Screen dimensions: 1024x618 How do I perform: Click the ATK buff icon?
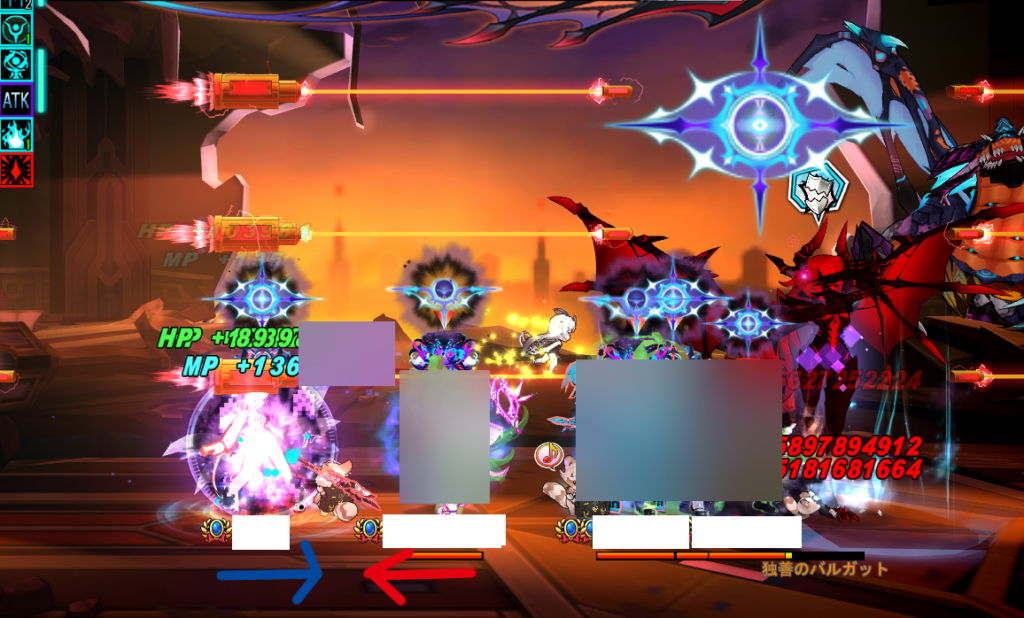(16, 99)
